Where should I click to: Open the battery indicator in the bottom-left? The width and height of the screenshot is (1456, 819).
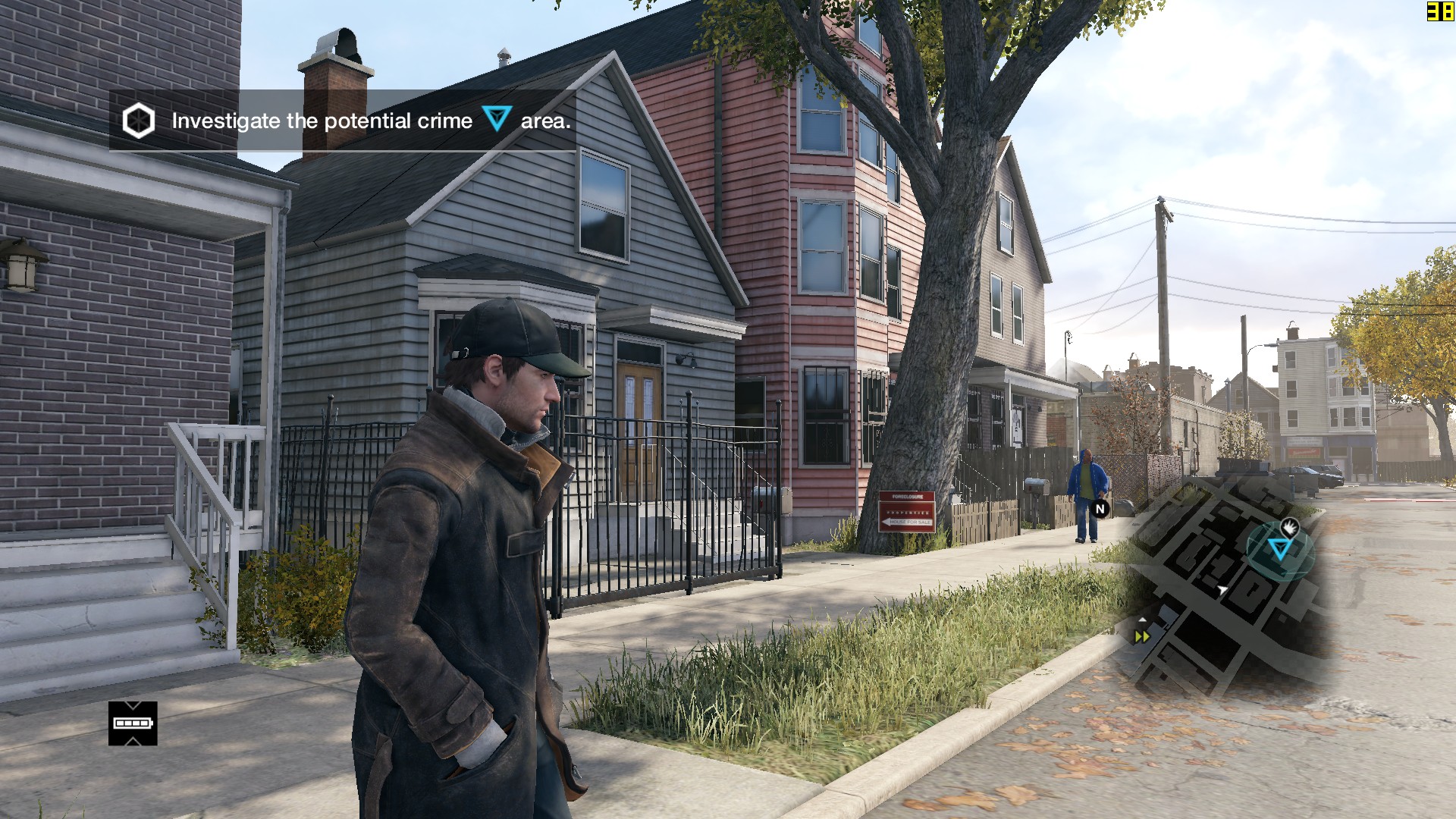(133, 723)
